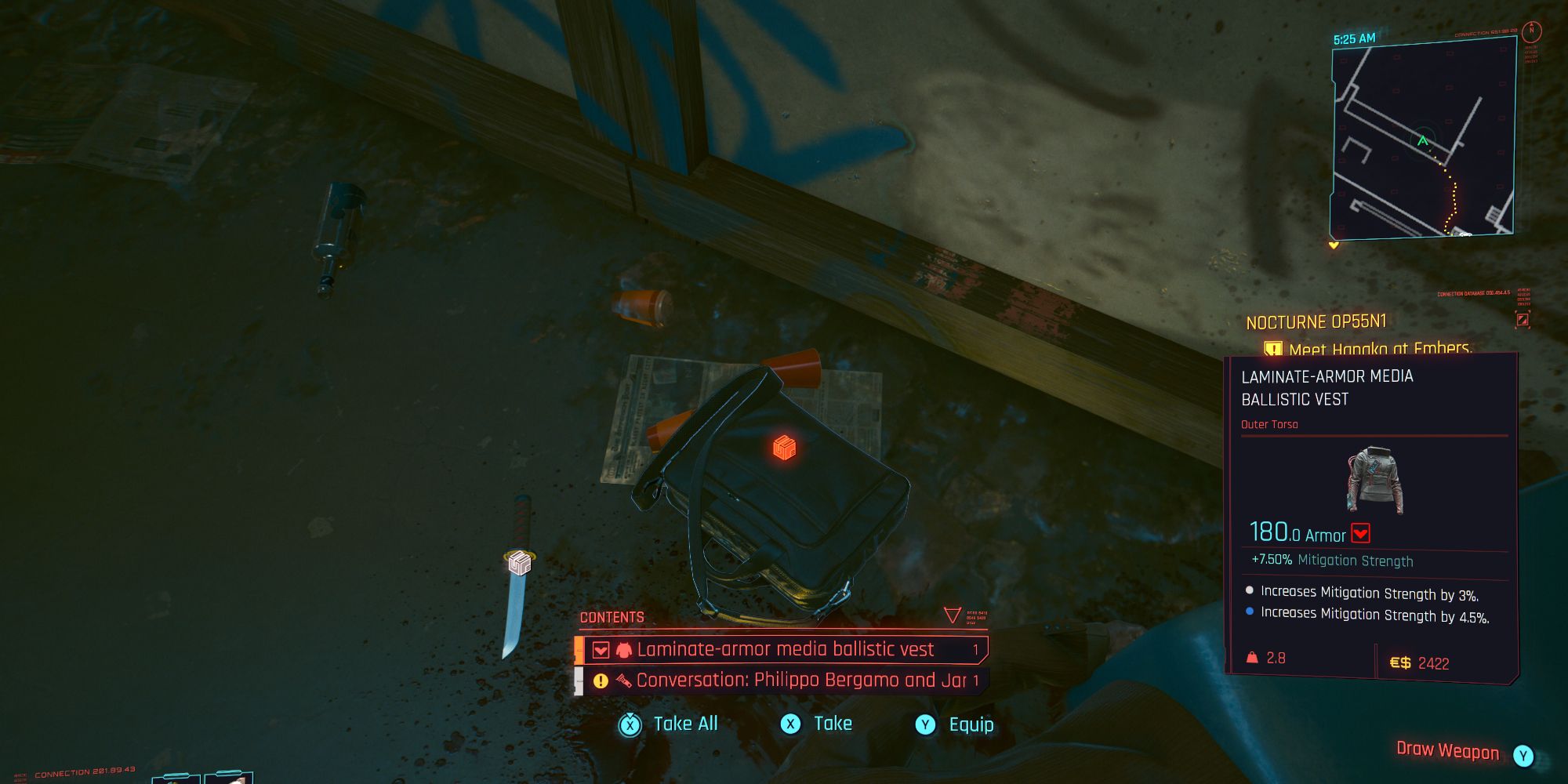Expand the CONTENTS list header
1568x784 pixels.
click(x=612, y=617)
